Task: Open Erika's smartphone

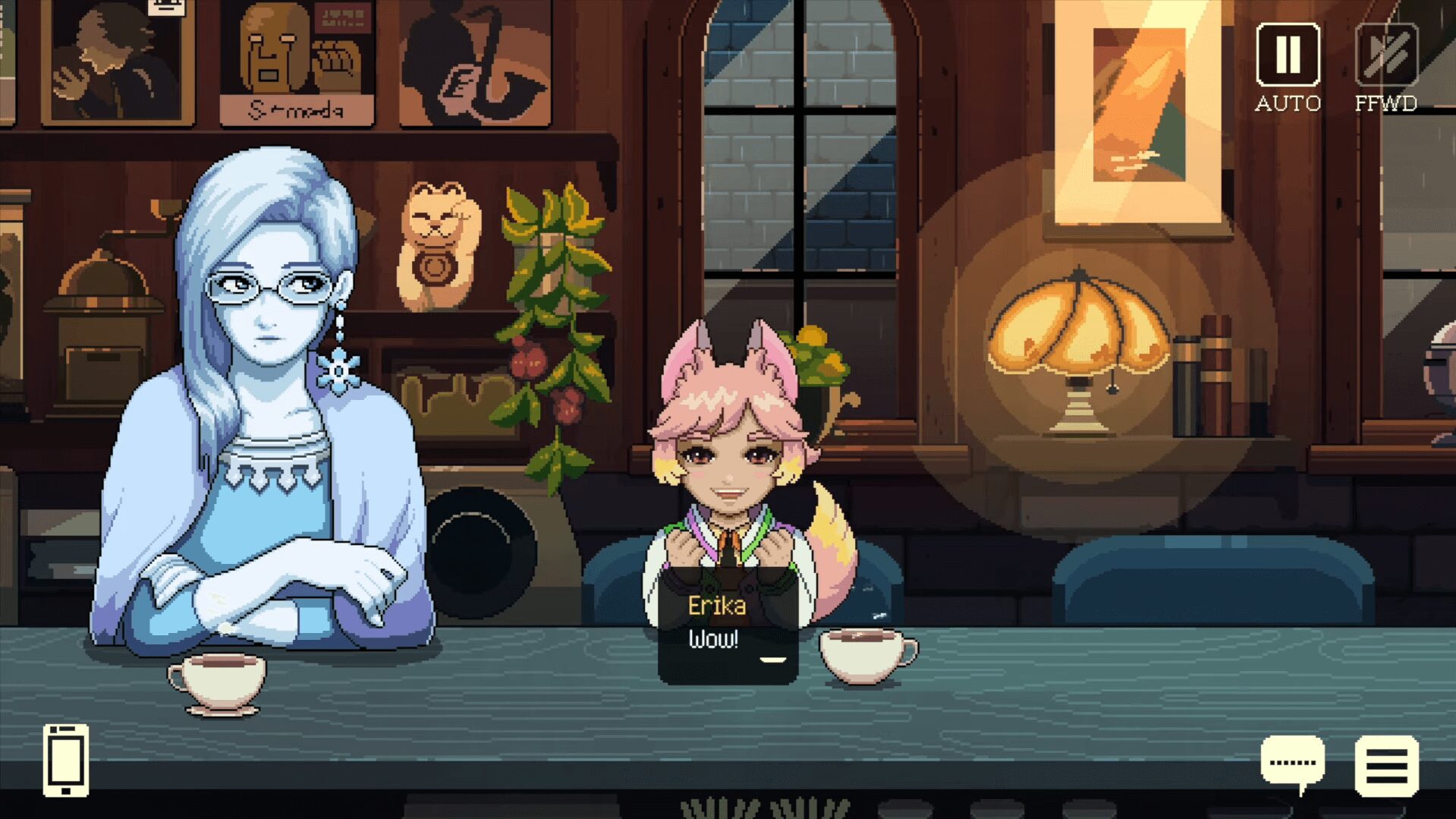Action: (x=64, y=760)
